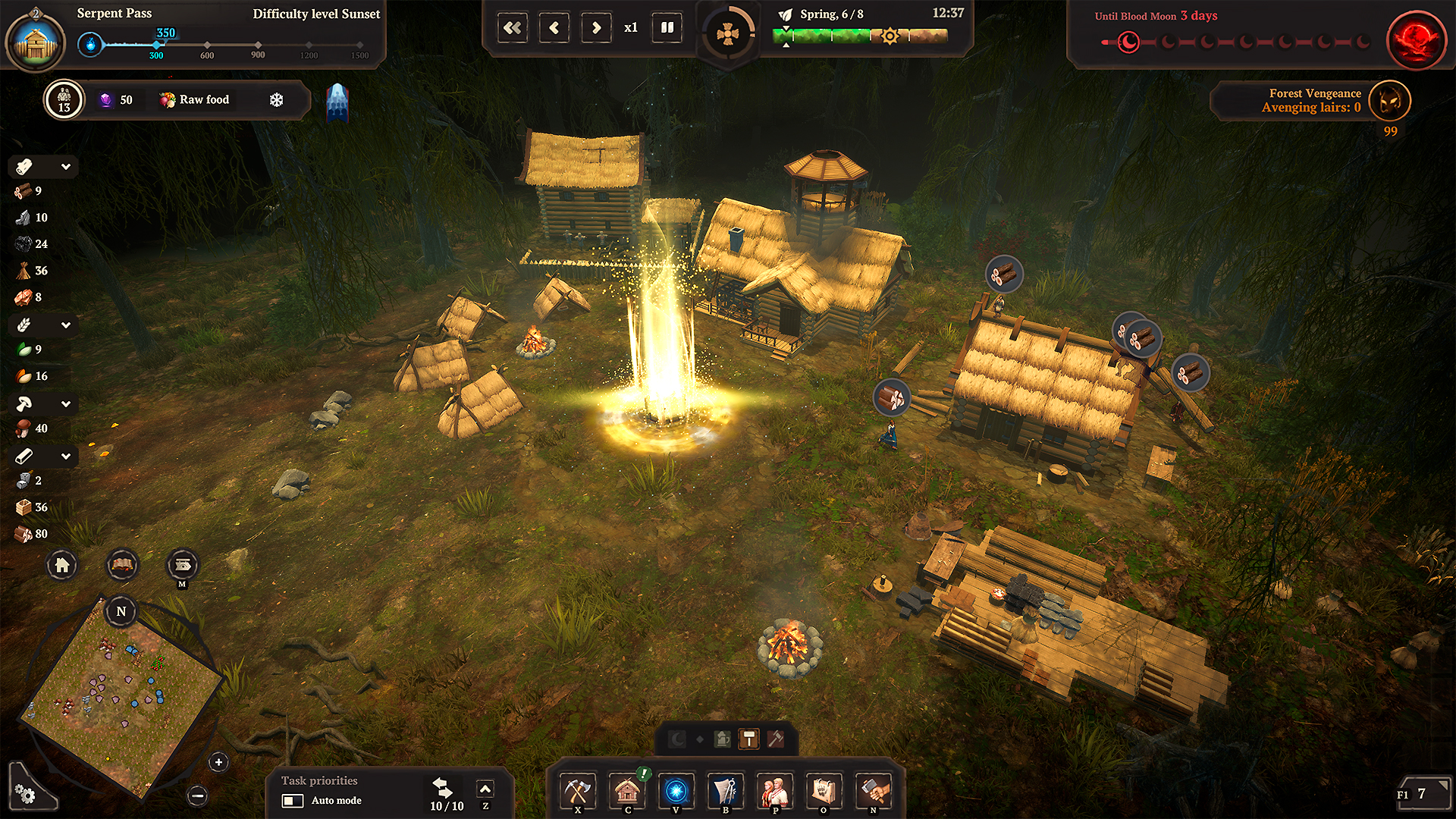Image resolution: width=1456 pixels, height=819 pixels.
Task: Open the Raw food panel
Action: 195,99
